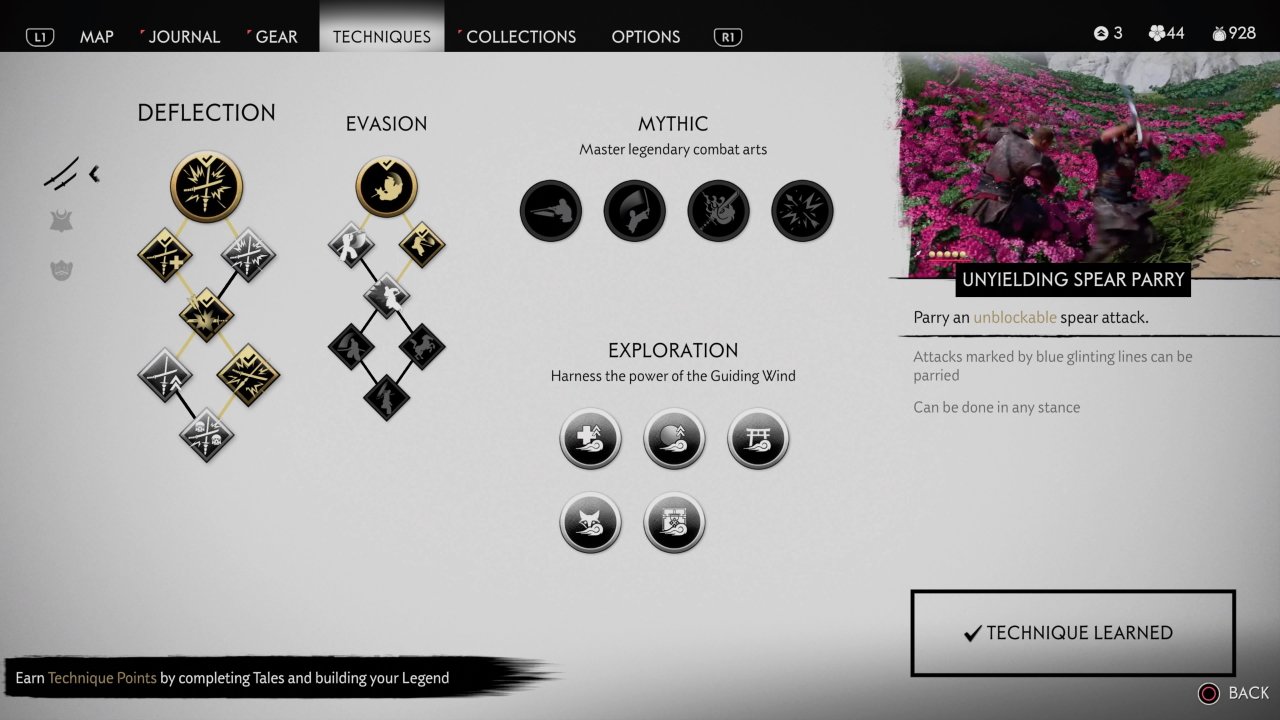Choose the horse Evasion technique node

tap(420, 347)
